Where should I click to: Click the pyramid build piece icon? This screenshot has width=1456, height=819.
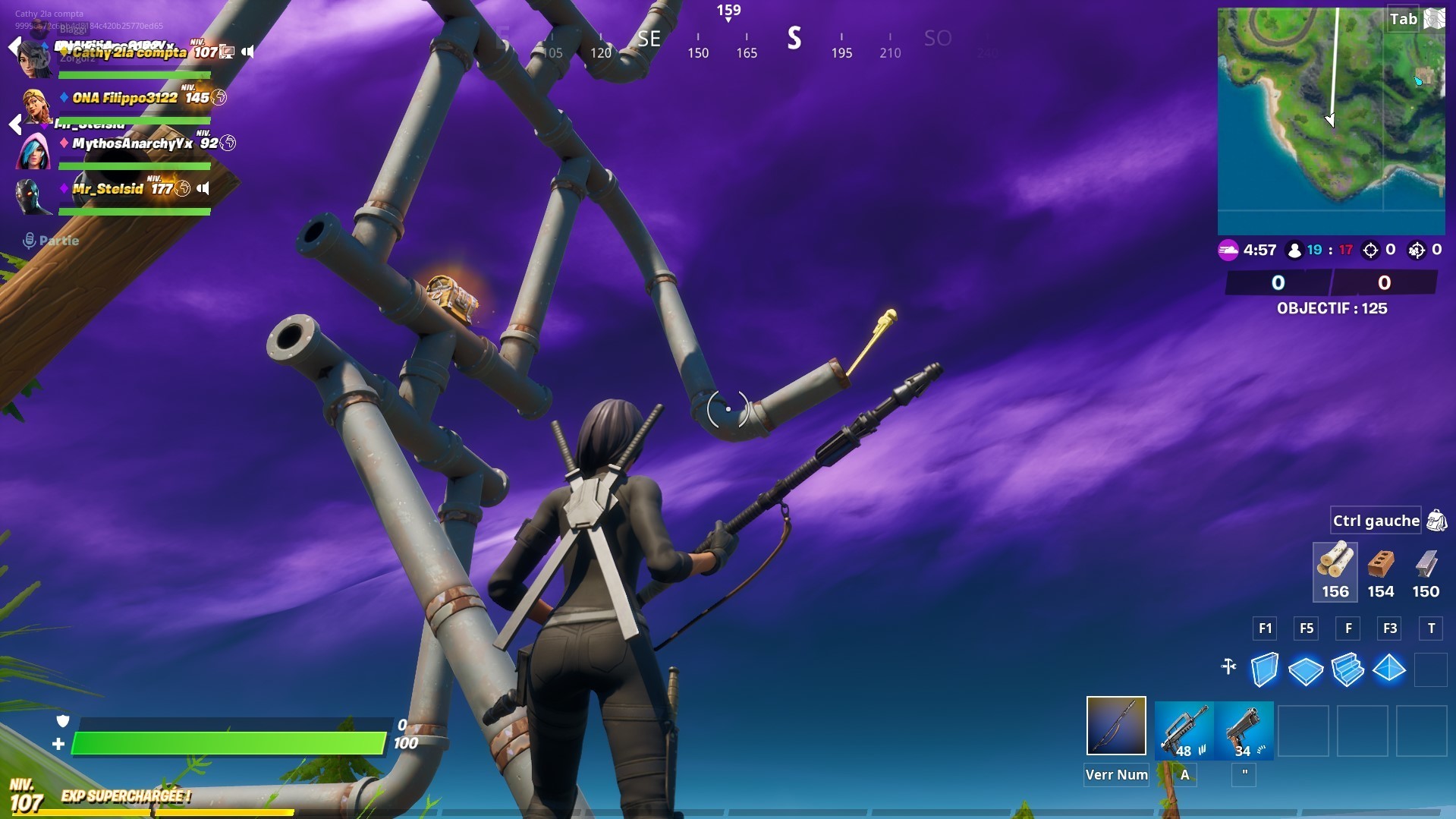(x=1391, y=669)
